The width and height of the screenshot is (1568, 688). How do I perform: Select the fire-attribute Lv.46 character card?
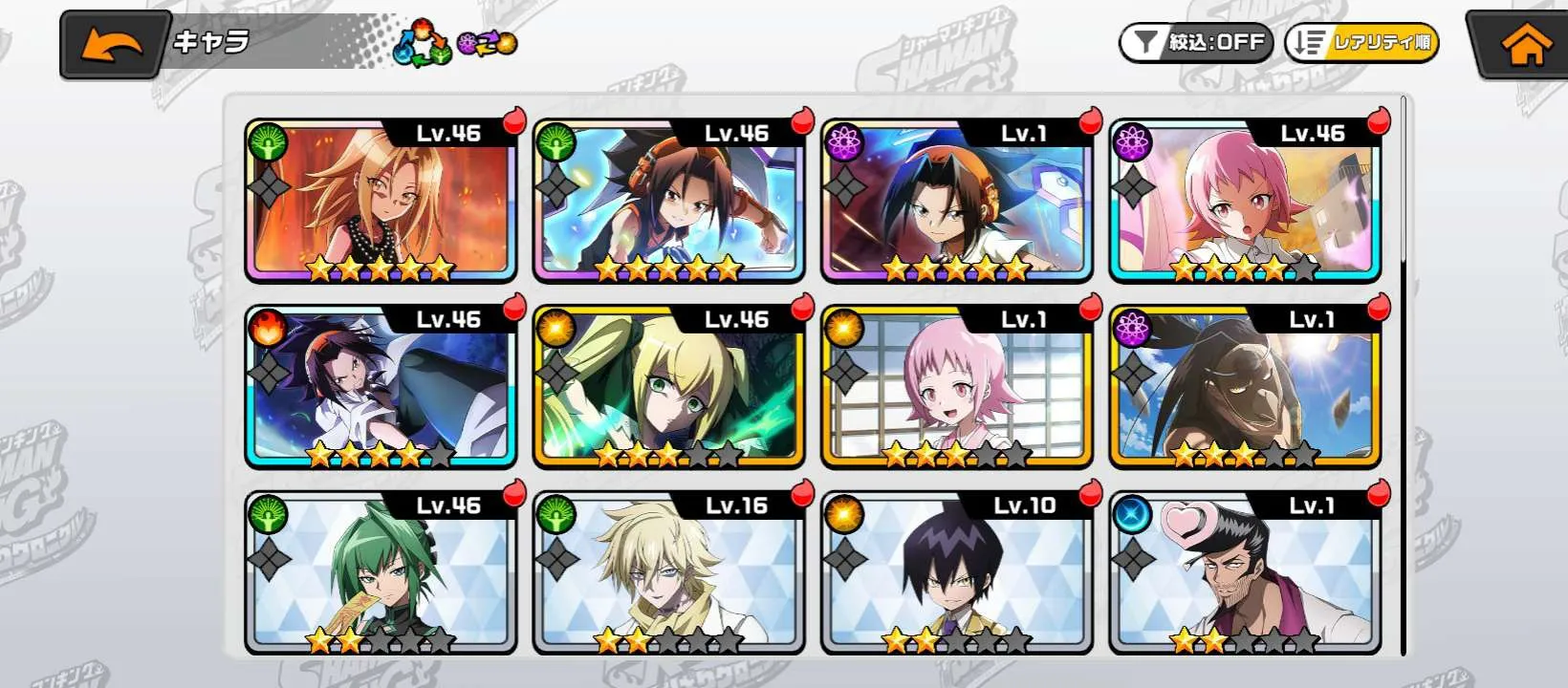pos(381,388)
